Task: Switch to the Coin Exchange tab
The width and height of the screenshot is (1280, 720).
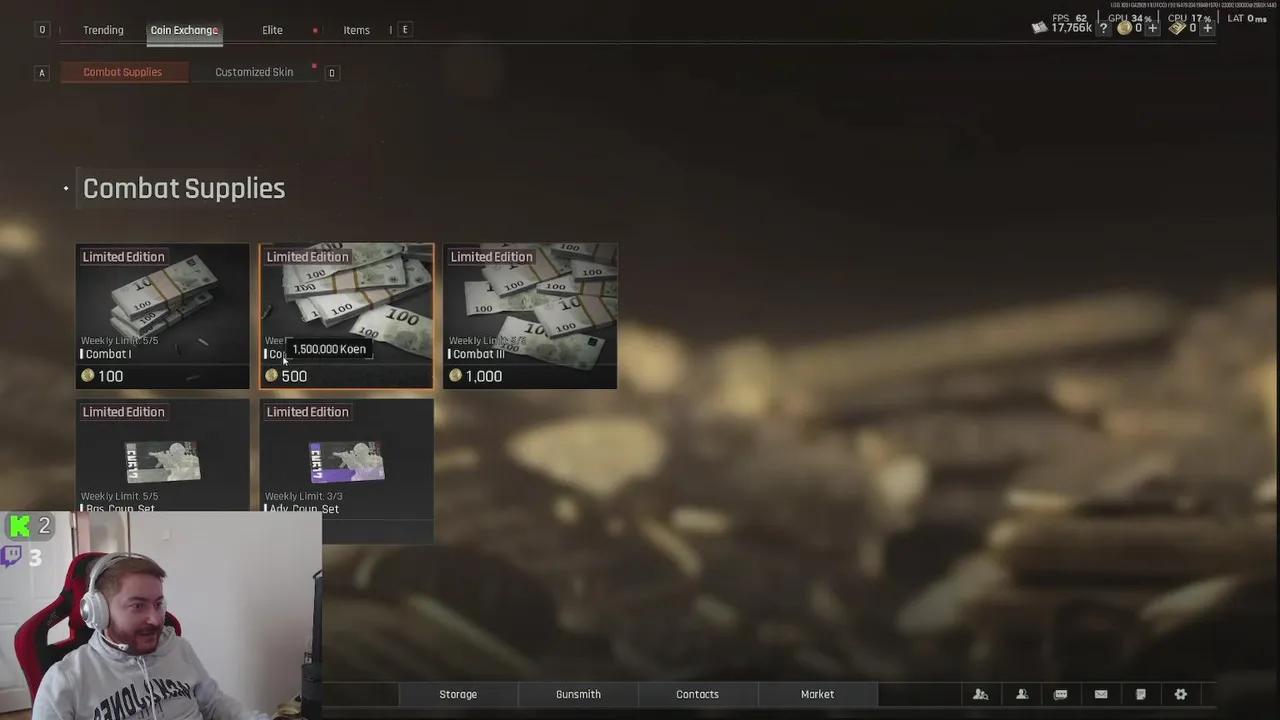Action: pos(184,30)
